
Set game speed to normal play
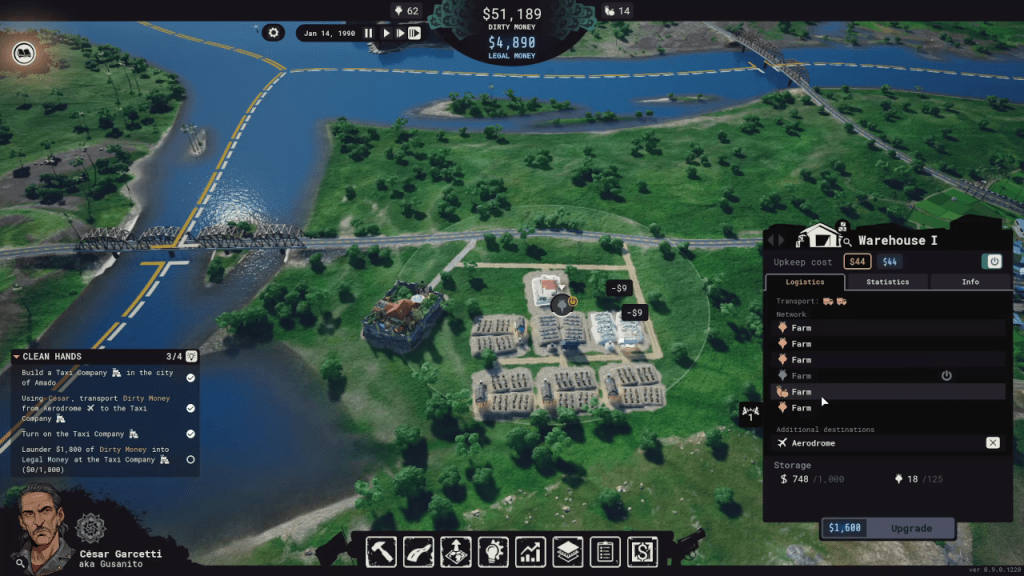click(x=386, y=33)
